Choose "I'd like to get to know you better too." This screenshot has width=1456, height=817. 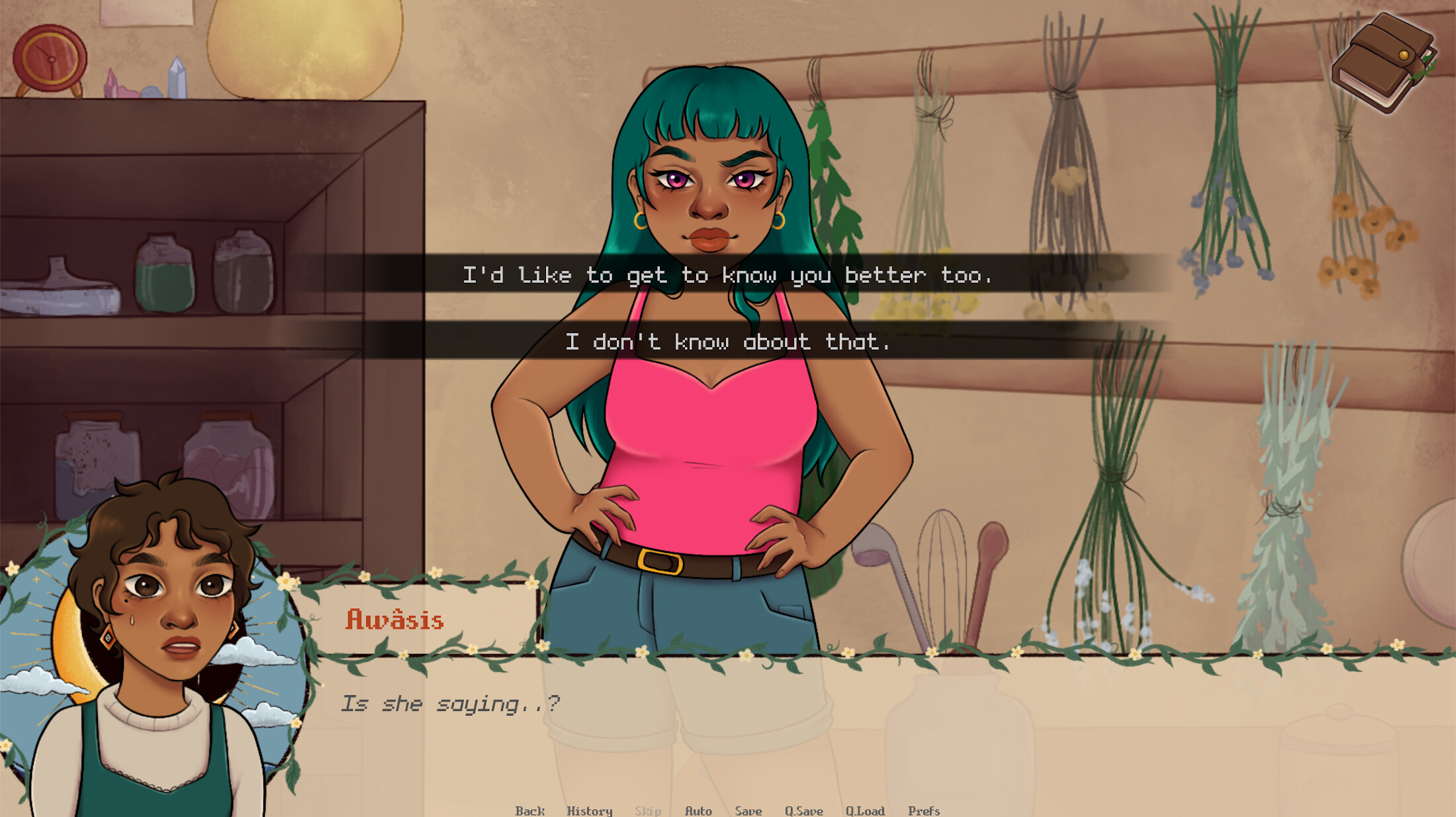[x=728, y=276]
